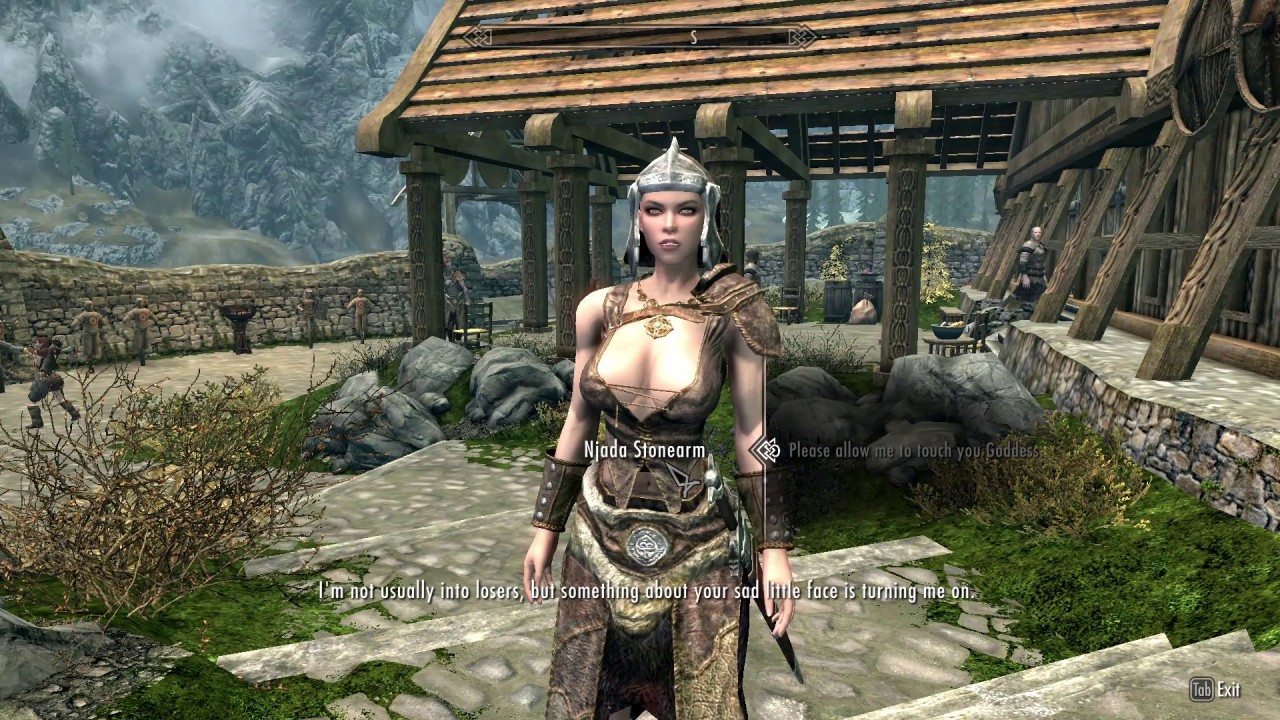Click Njada Stonearm's name label
The height and width of the screenshot is (720, 1280).
[646, 450]
